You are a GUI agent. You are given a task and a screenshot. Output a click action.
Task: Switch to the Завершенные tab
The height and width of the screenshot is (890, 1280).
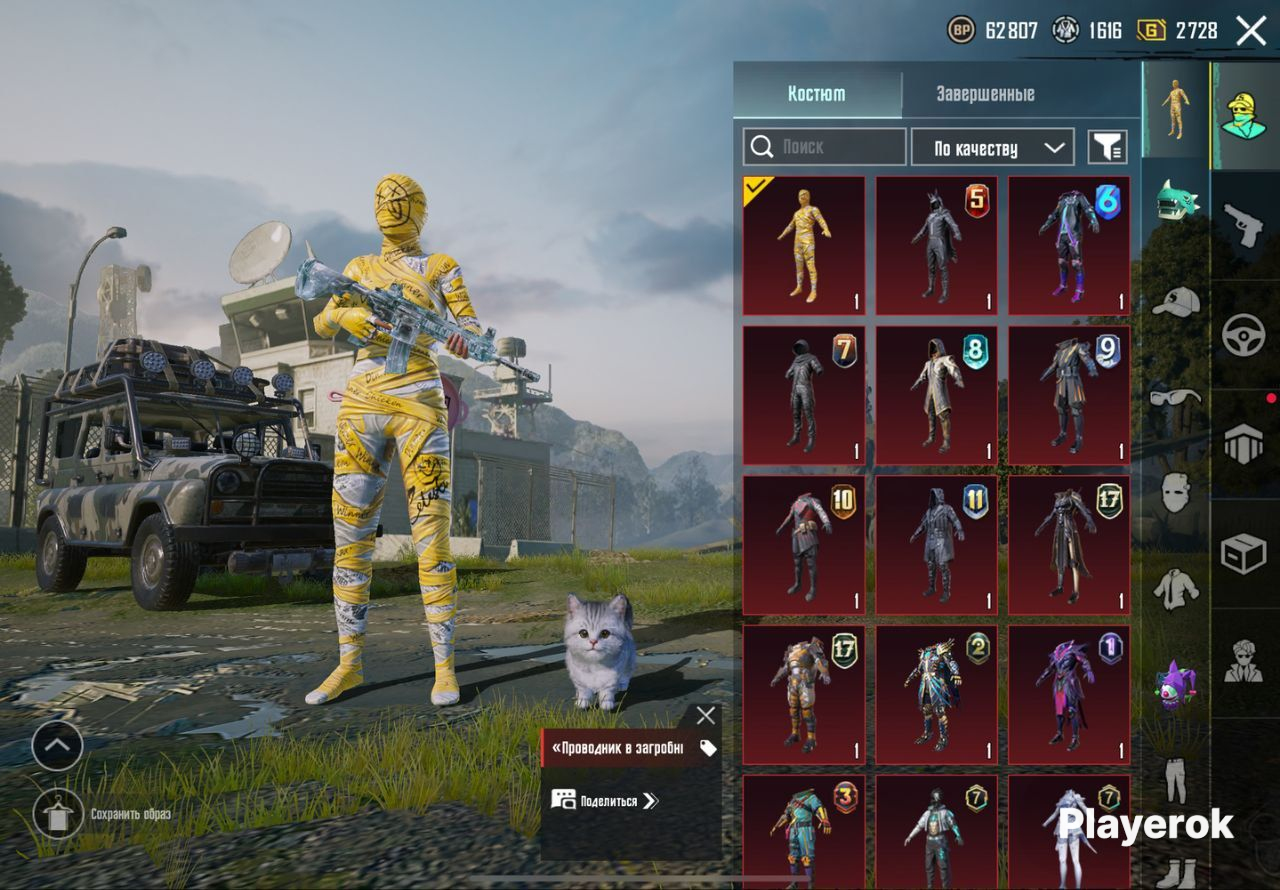pos(985,94)
